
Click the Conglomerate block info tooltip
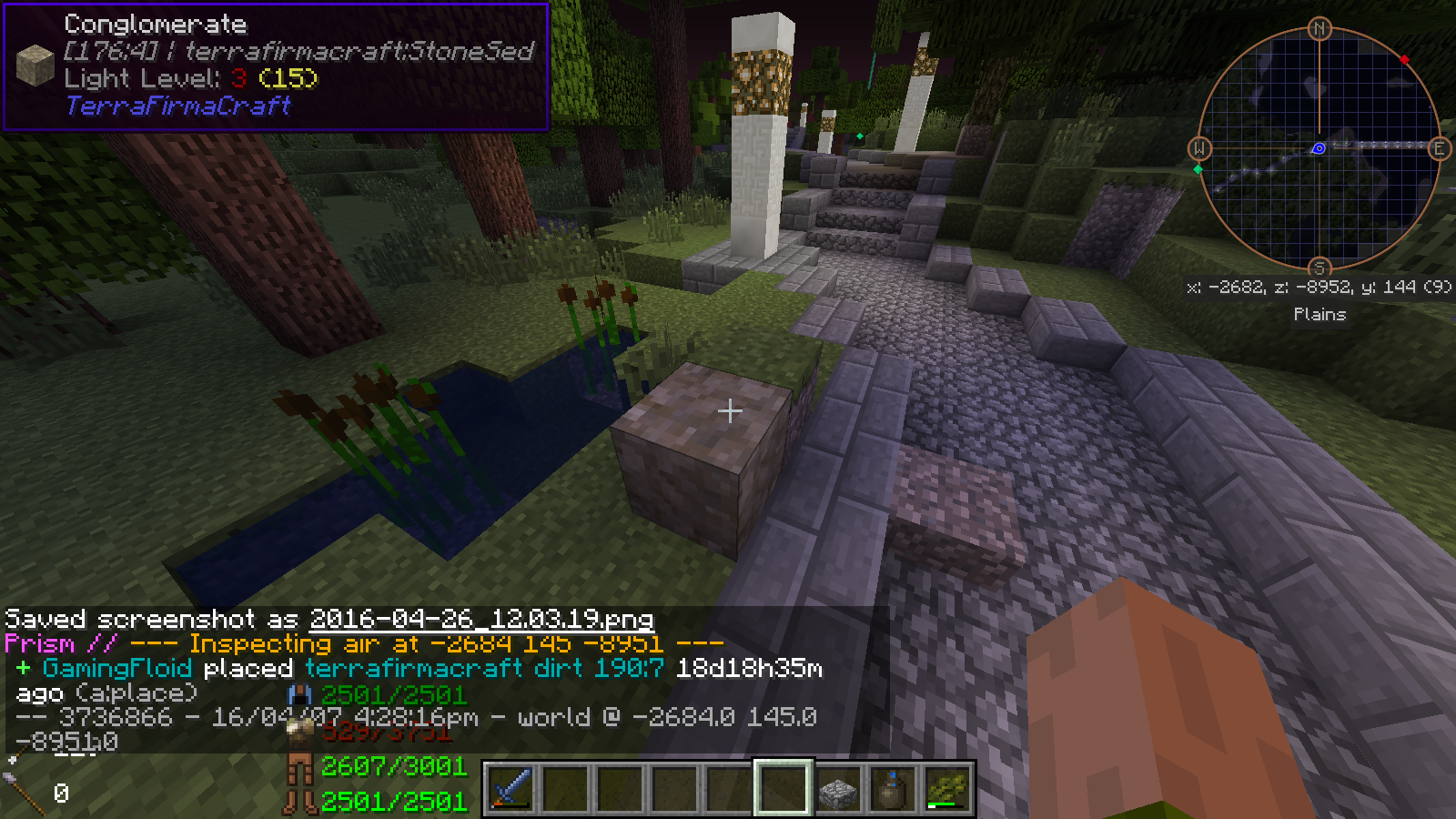[276, 66]
